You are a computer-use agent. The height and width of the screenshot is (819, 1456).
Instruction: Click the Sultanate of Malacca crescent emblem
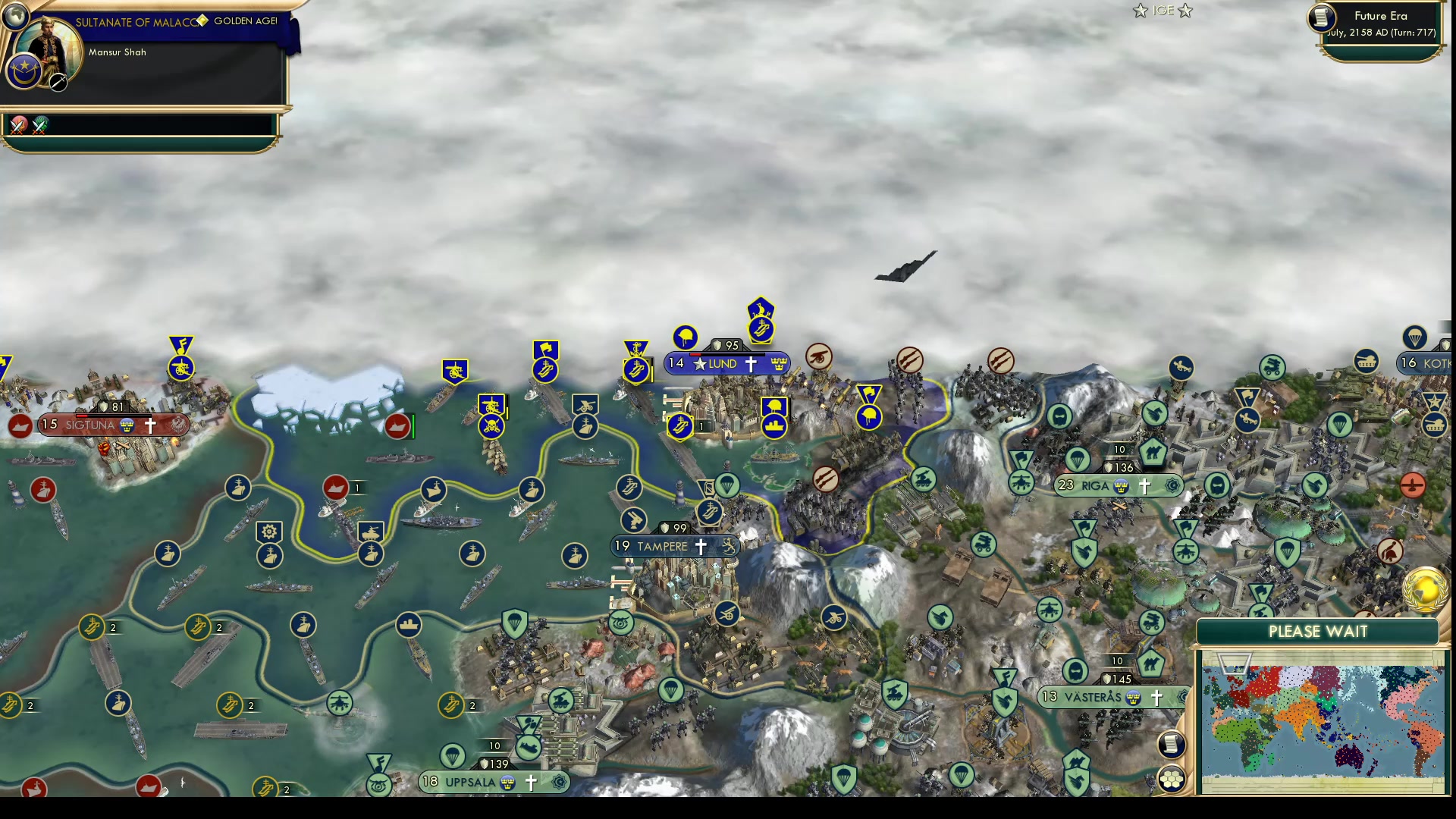point(24,71)
